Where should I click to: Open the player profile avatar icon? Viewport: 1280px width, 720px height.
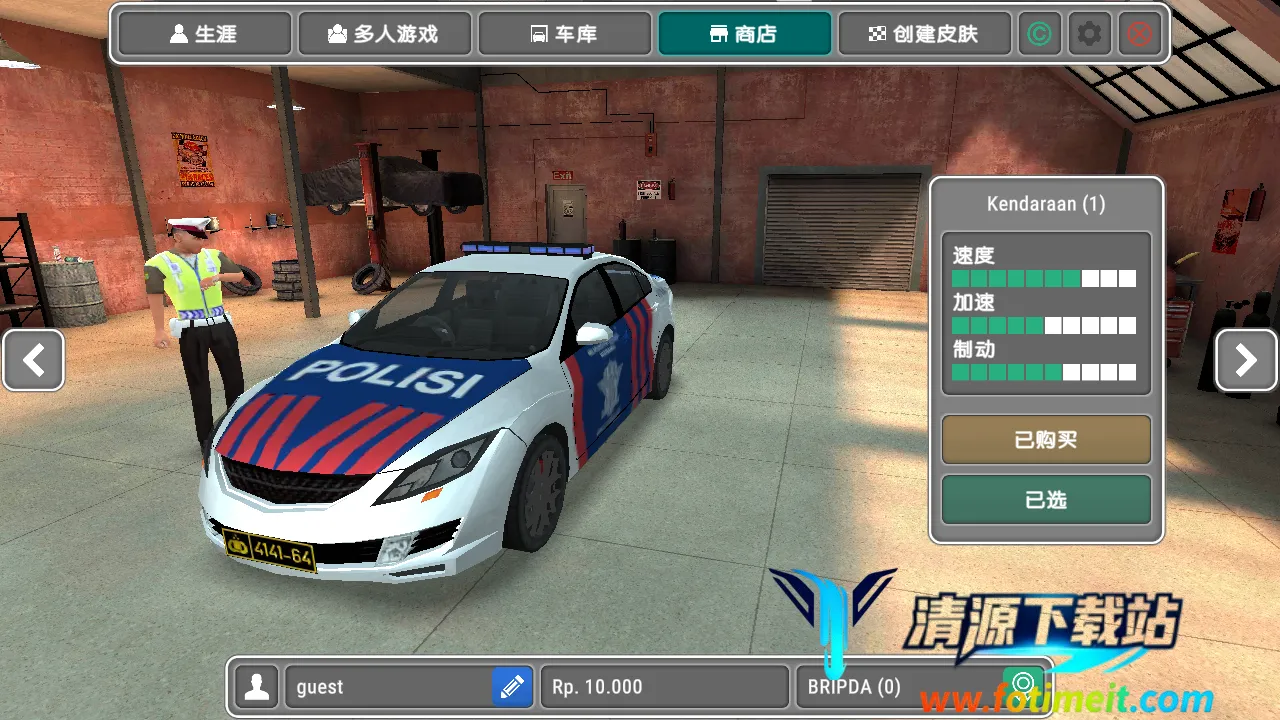pos(258,687)
